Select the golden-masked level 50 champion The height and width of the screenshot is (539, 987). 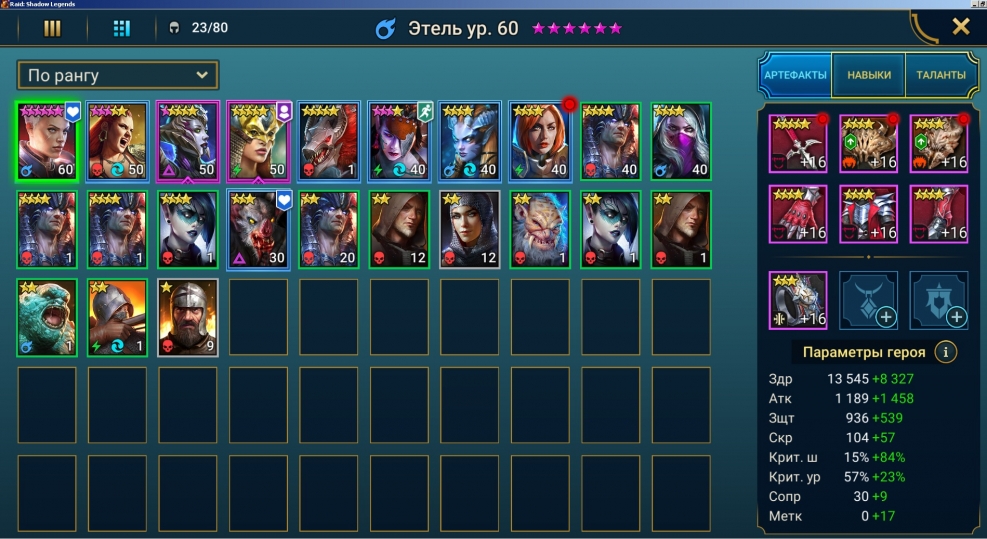point(259,140)
